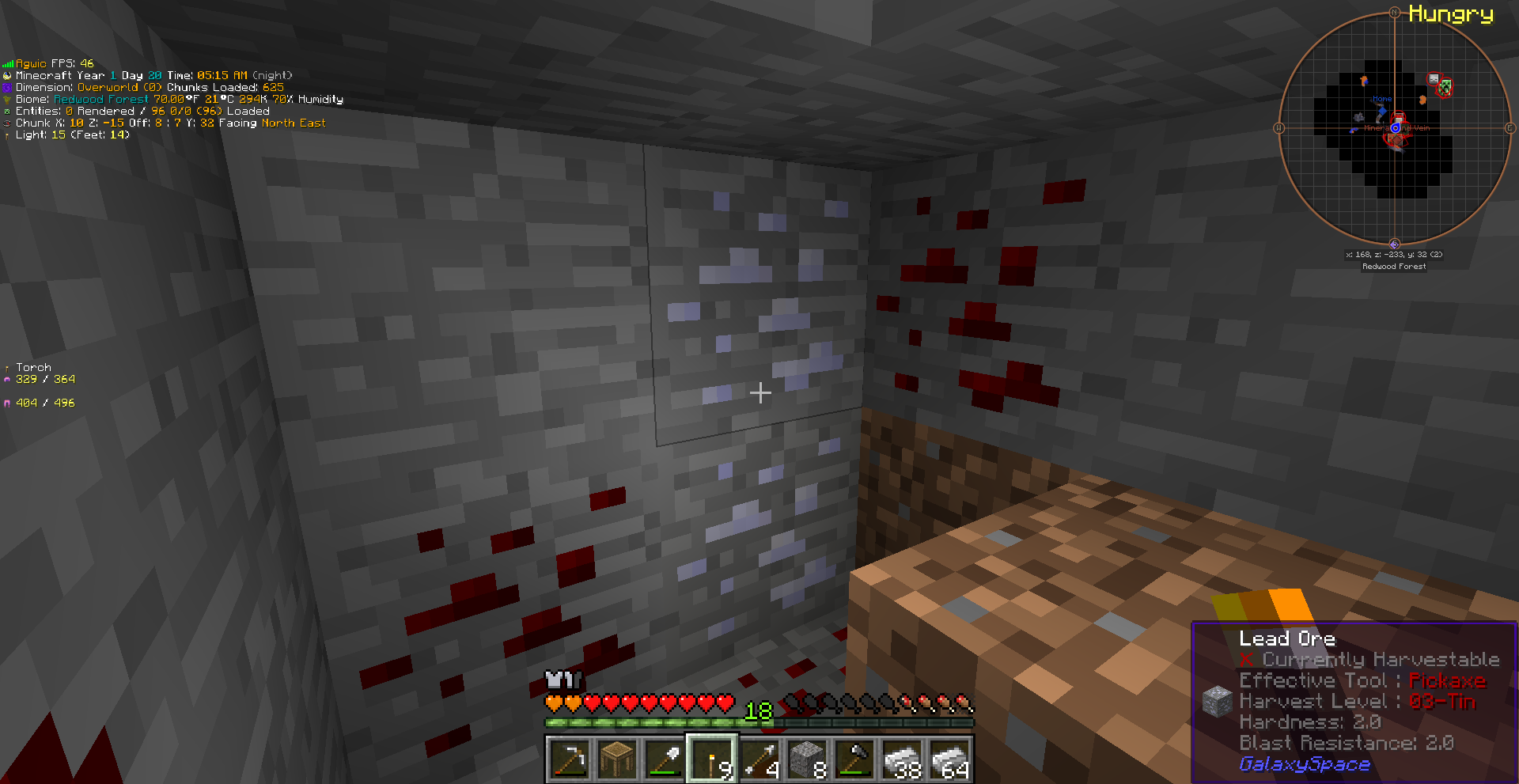Viewport: 1519px width, 784px height.
Task: Select the shovel in the hotbar
Action: pos(665,760)
